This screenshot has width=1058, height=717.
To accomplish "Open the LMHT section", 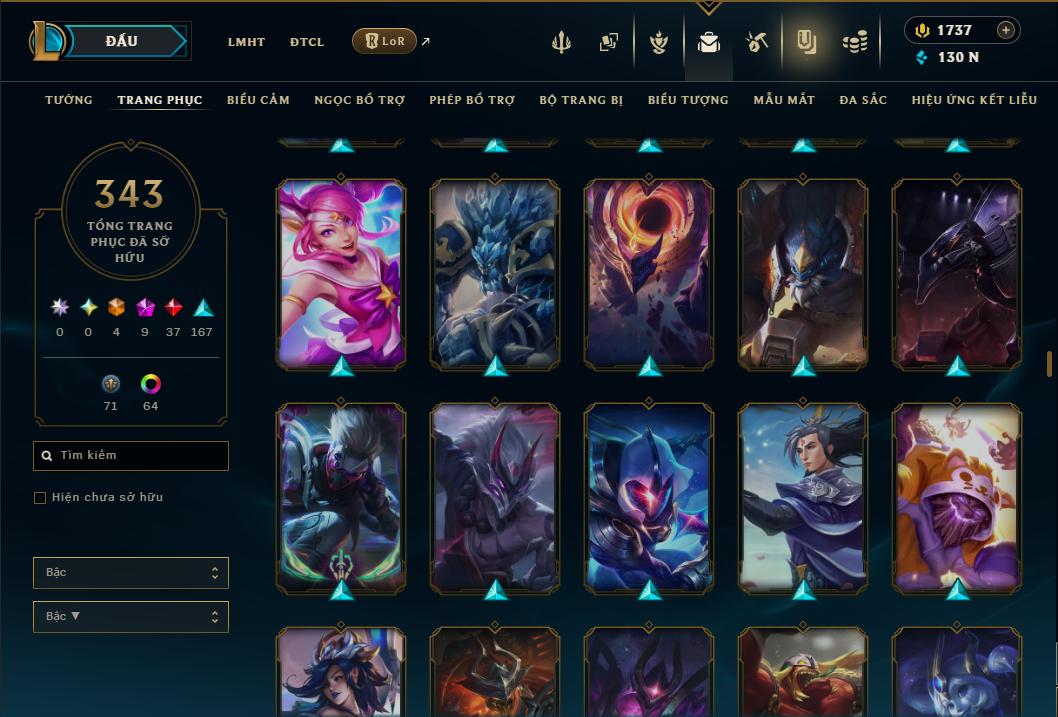I will (246, 42).
